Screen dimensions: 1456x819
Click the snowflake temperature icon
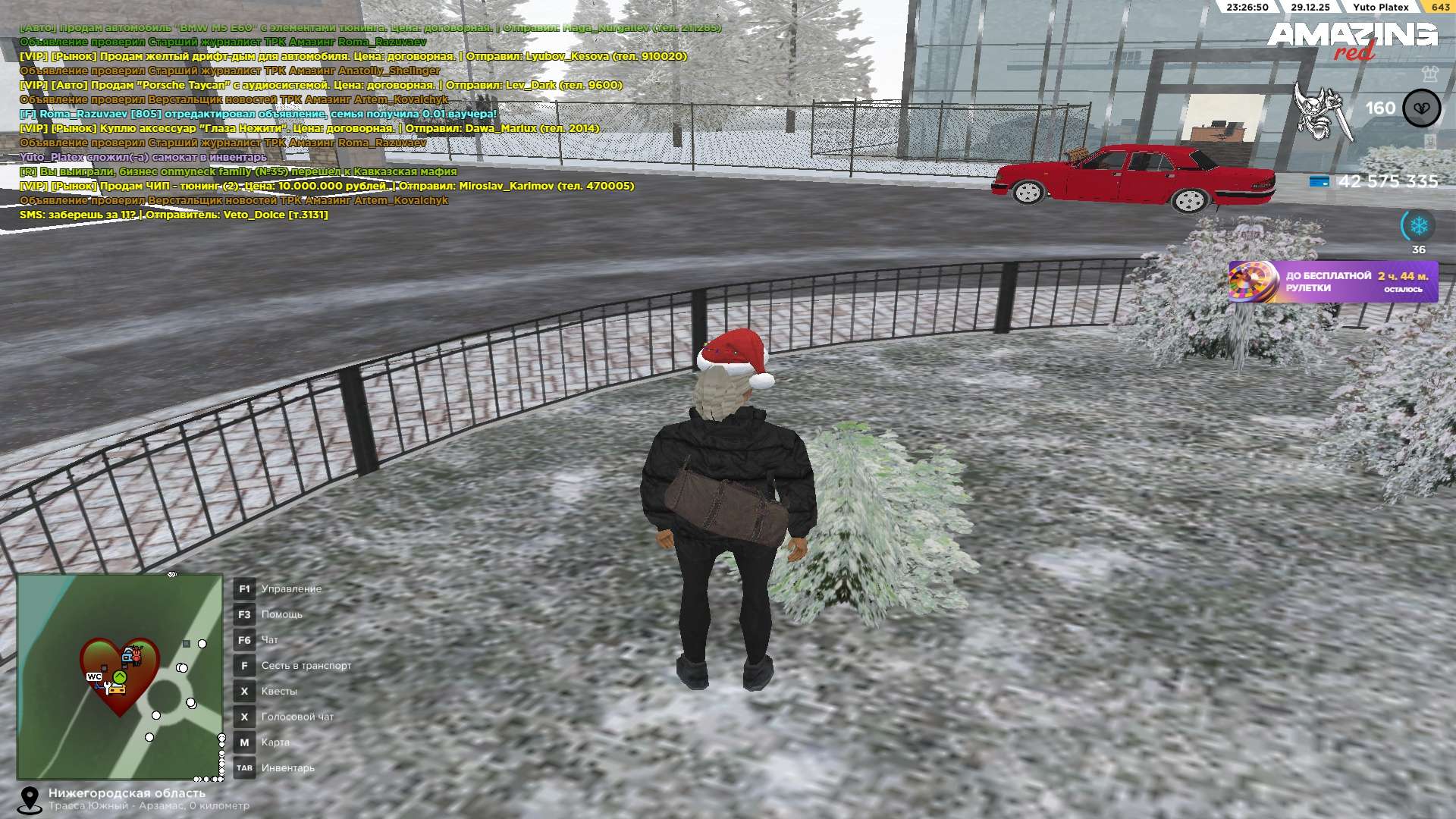[1418, 225]
